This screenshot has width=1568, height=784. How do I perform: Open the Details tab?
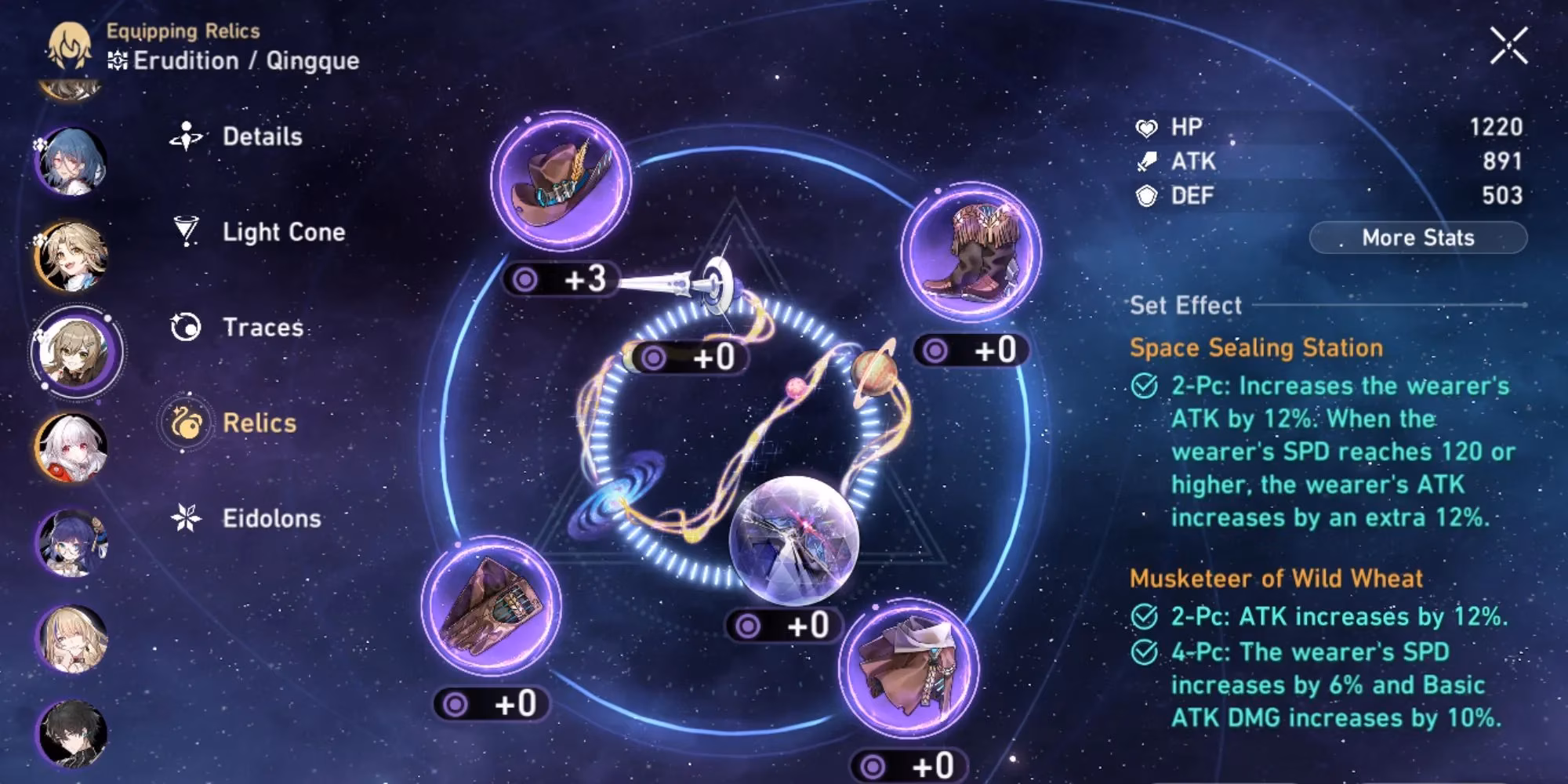point(261,136)
